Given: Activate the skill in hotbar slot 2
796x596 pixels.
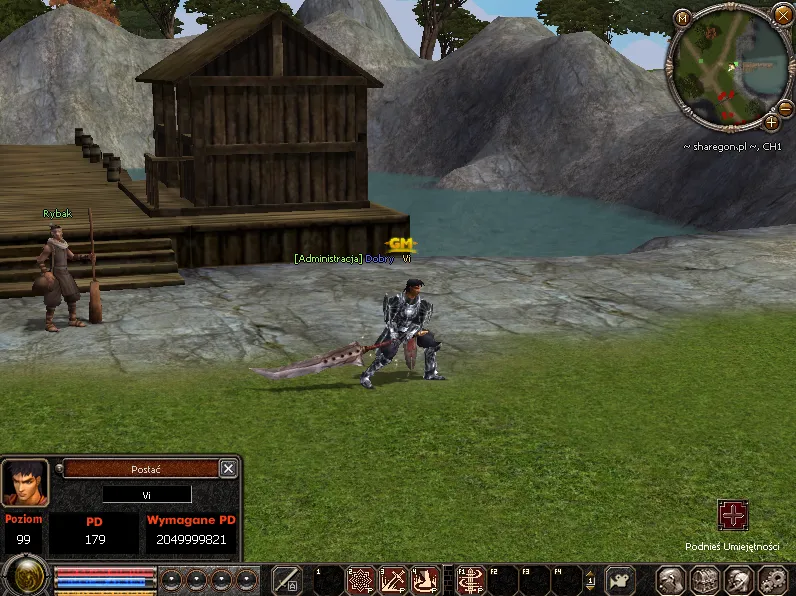Looking at the screenshot, I should tap(361, 580).
